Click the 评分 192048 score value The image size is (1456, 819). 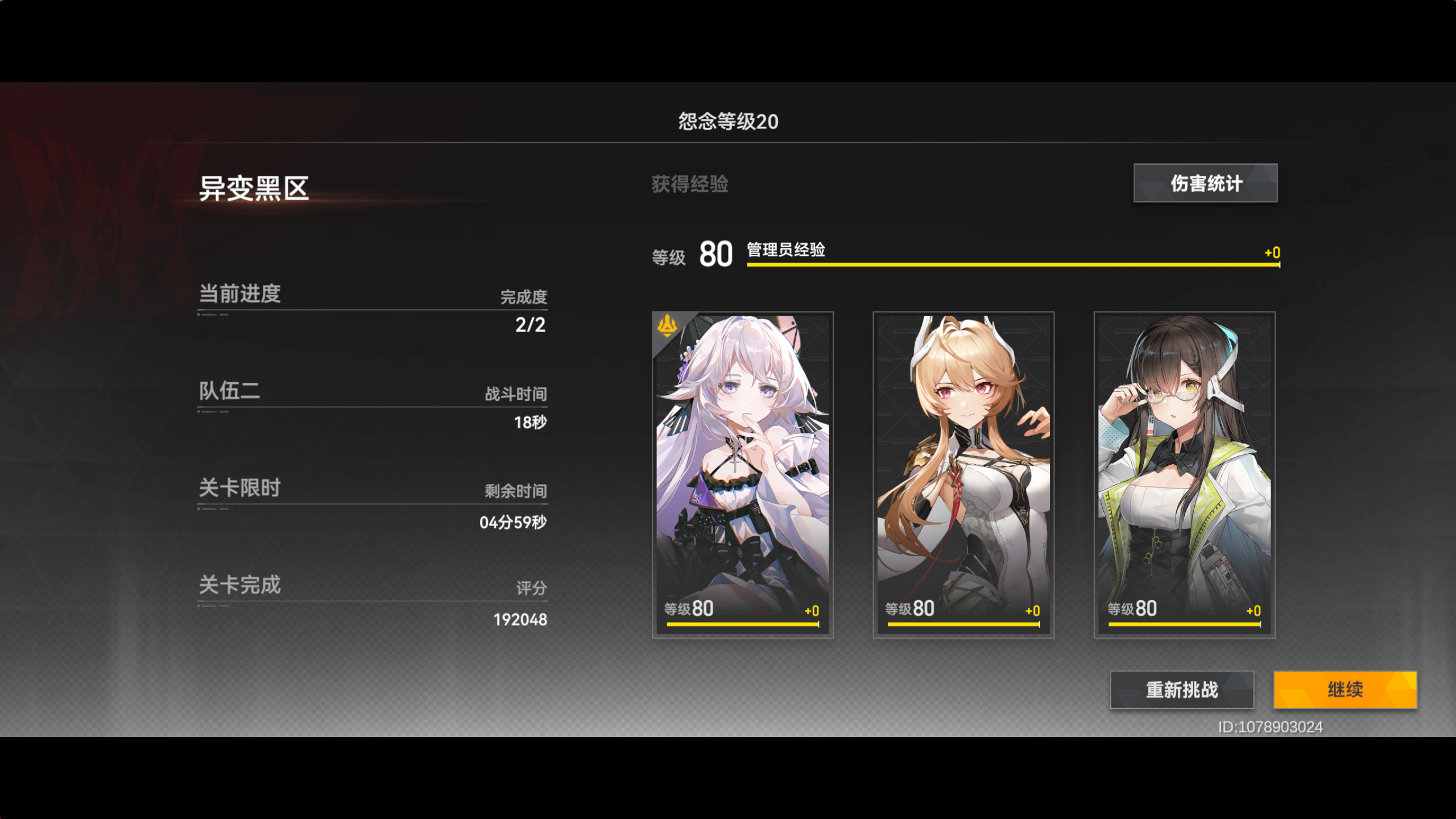click(520, 619)
